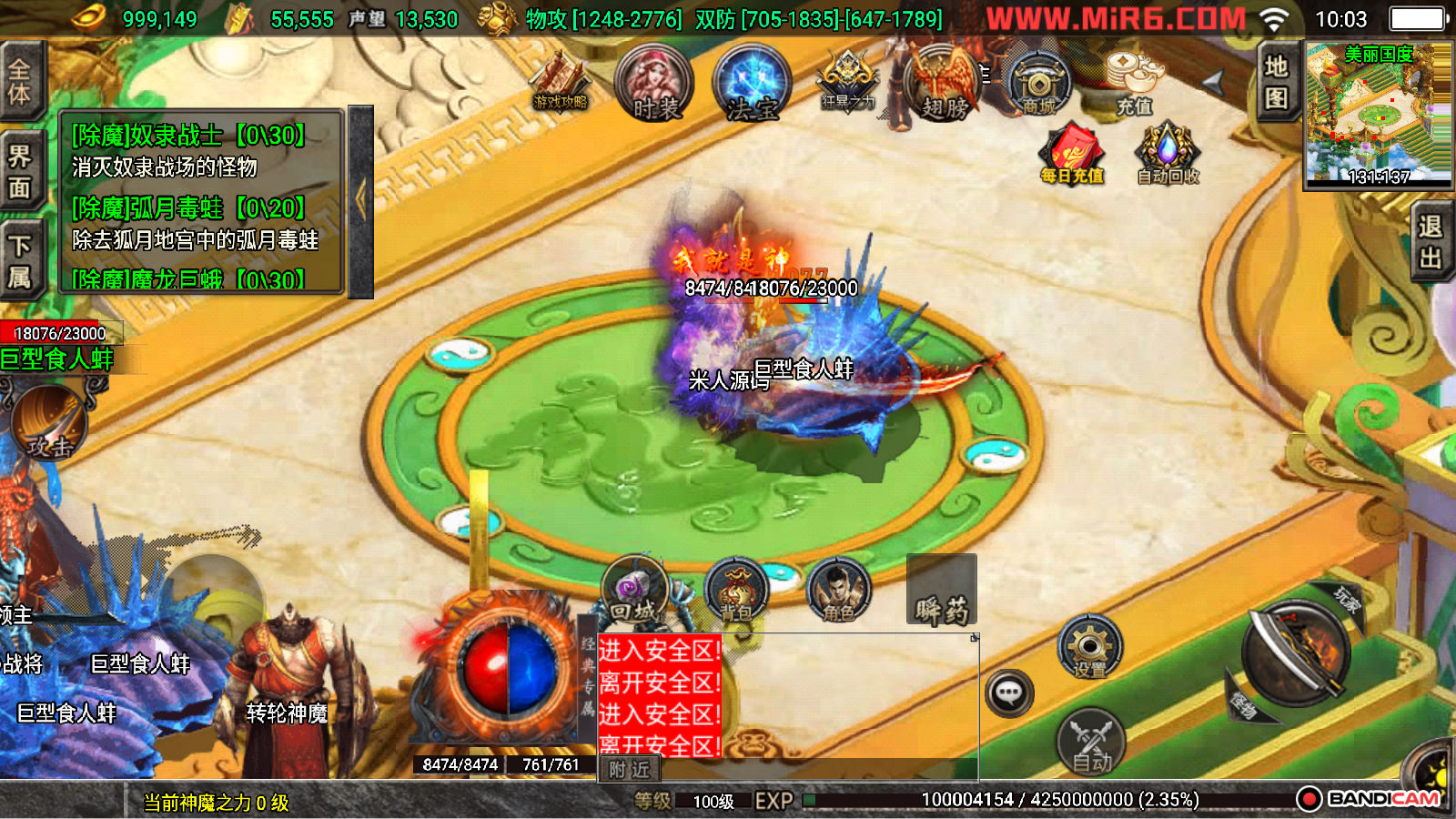The image size is (1456, 819).
Task: Toggle 自动 auto-combat
Action: point(1091,742)
